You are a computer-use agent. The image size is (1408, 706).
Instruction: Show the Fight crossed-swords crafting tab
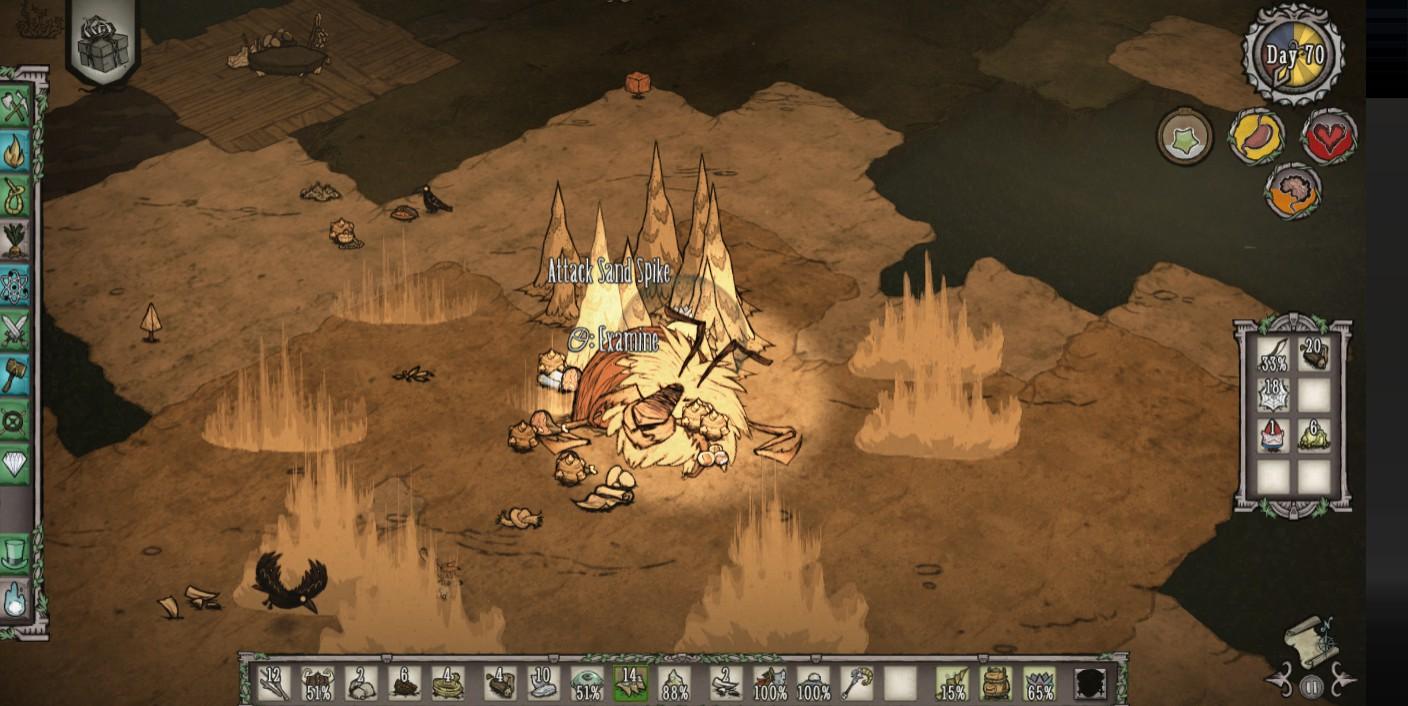tap(15, 330)
